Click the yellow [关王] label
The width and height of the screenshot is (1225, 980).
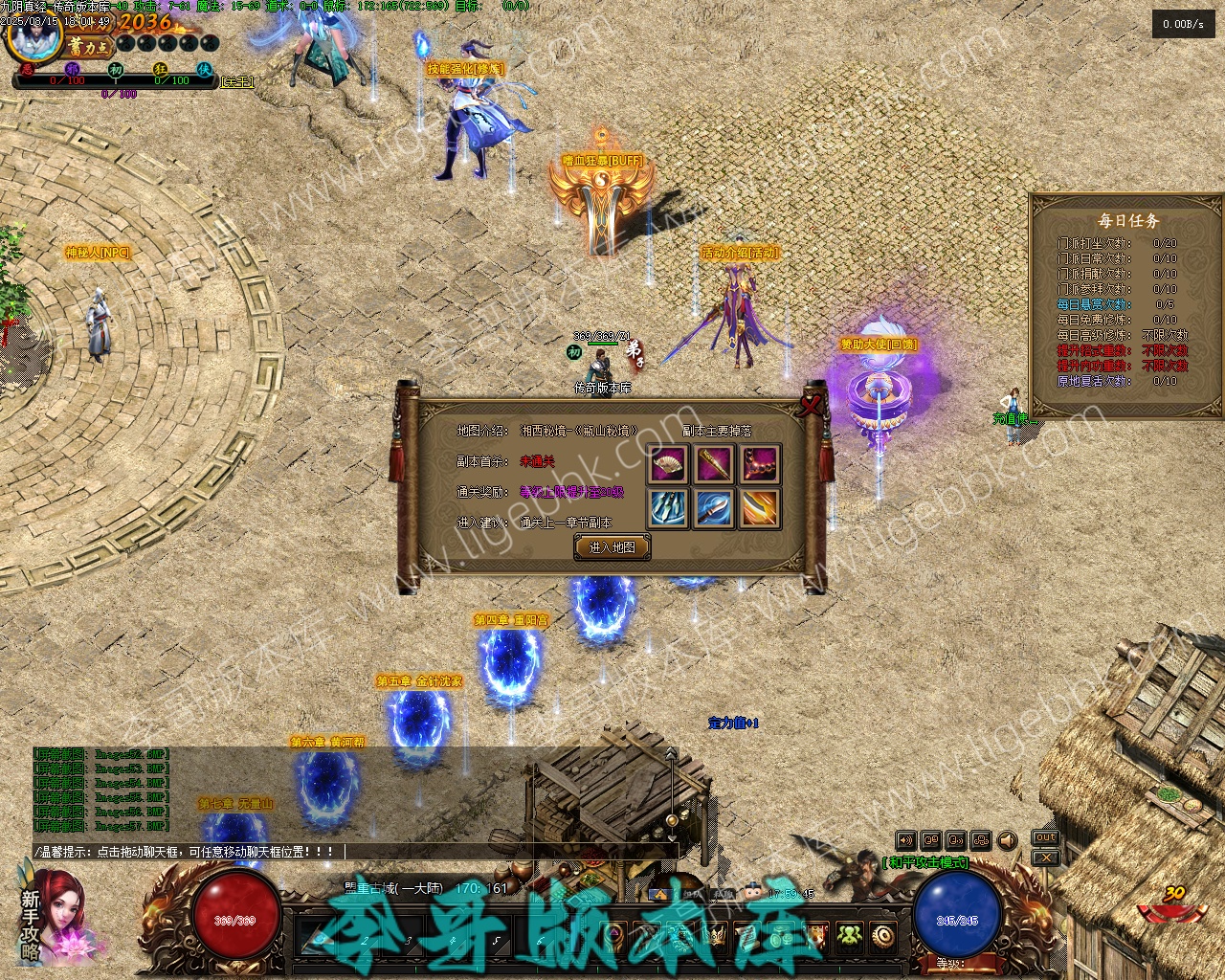pyautogui.click(x=237, y=82)
